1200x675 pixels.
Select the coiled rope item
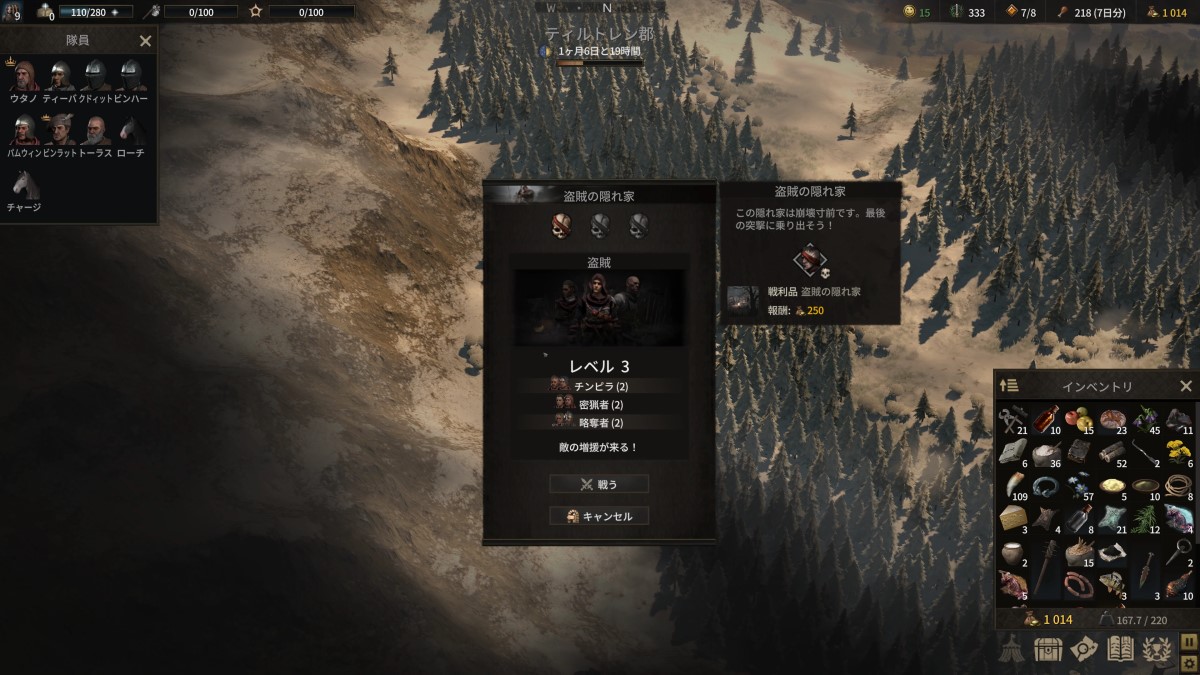click(x=1180, y=486)
